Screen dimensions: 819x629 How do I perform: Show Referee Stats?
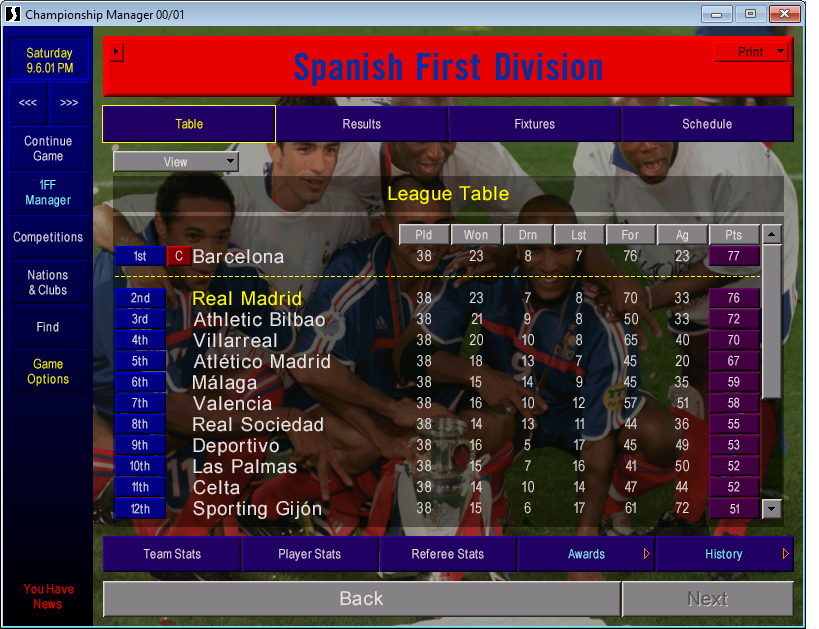448,554
